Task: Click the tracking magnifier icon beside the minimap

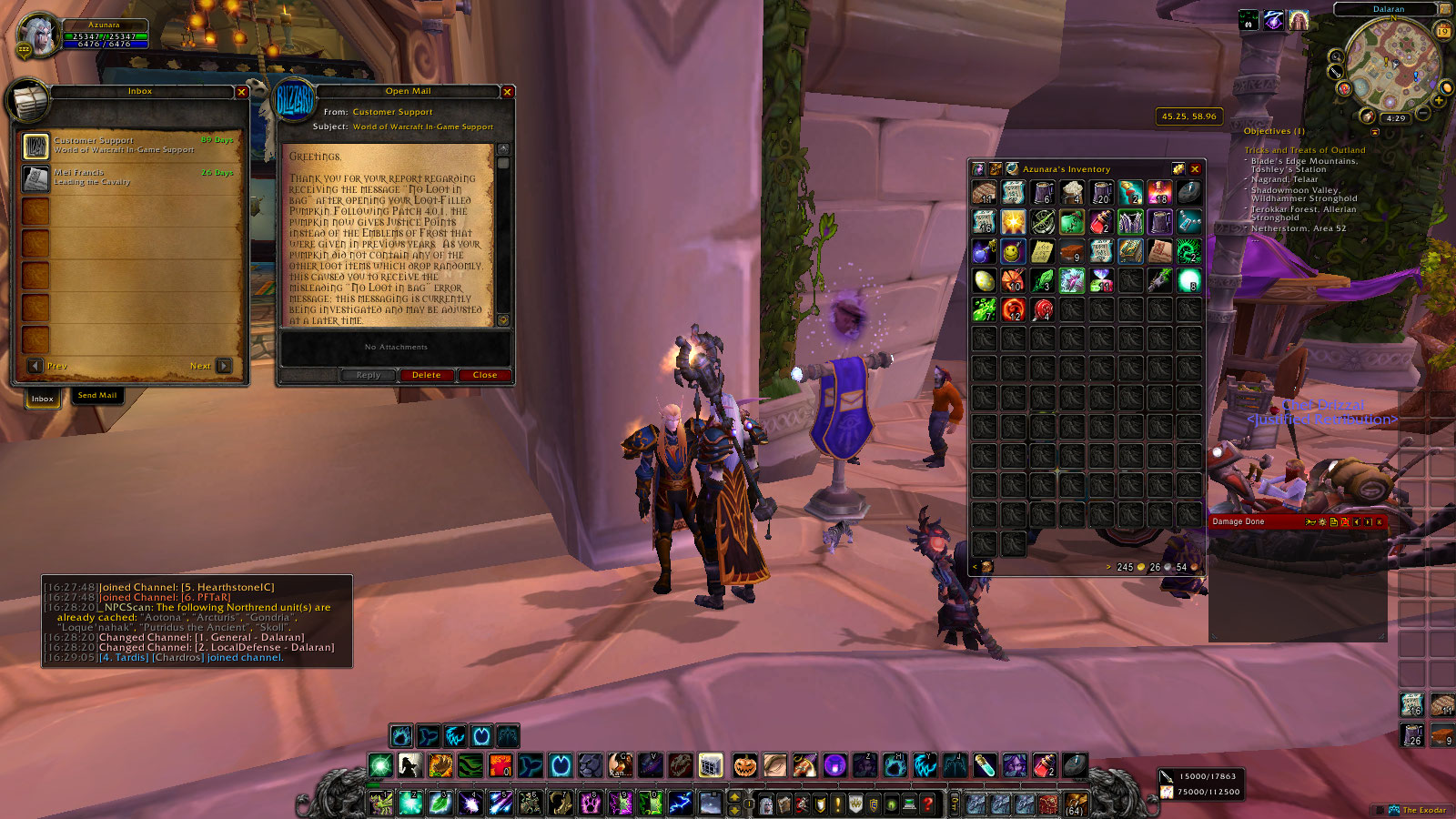Action: (x=1338, y=57)
